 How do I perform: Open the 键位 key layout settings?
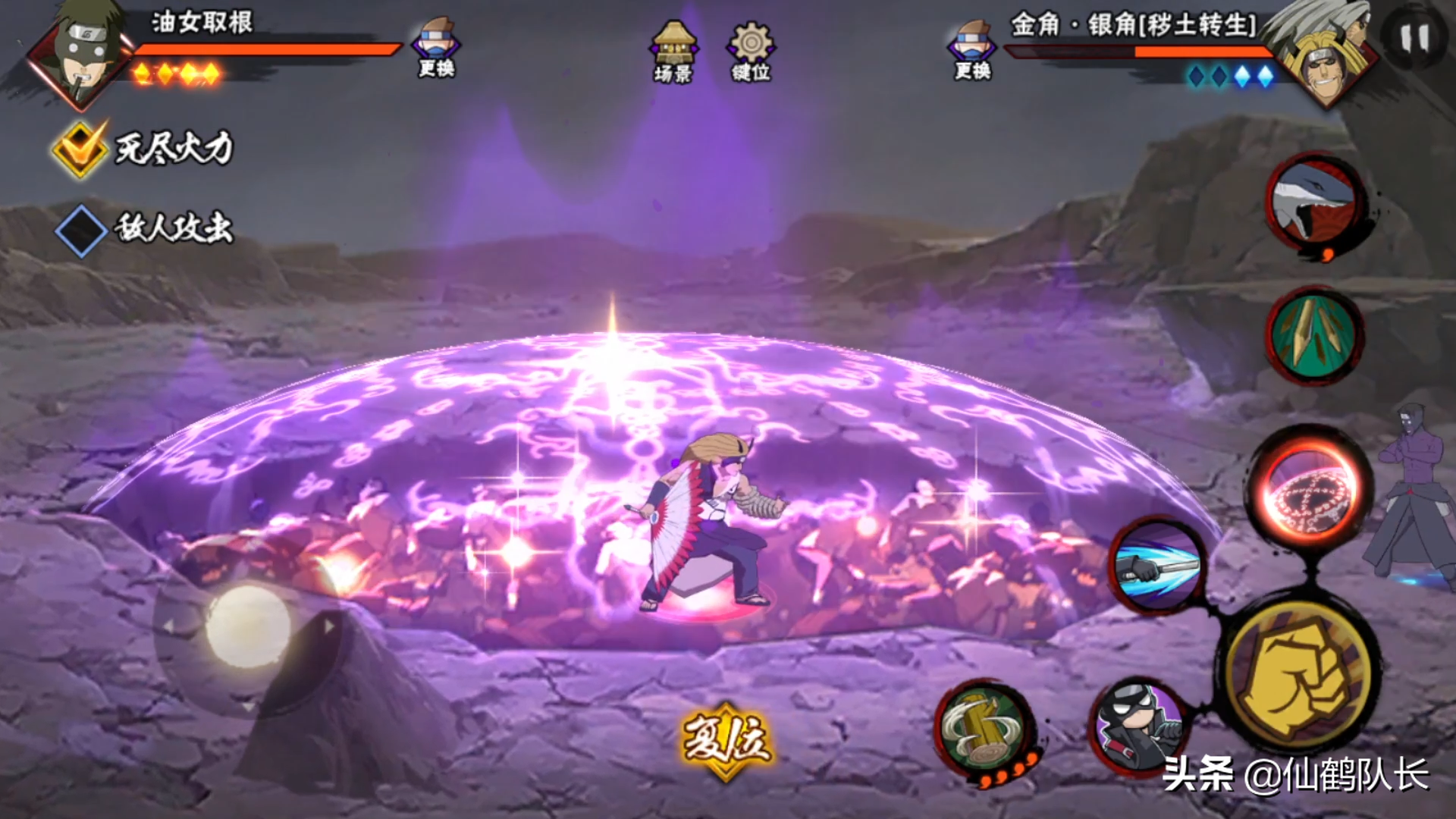(751, 51)
